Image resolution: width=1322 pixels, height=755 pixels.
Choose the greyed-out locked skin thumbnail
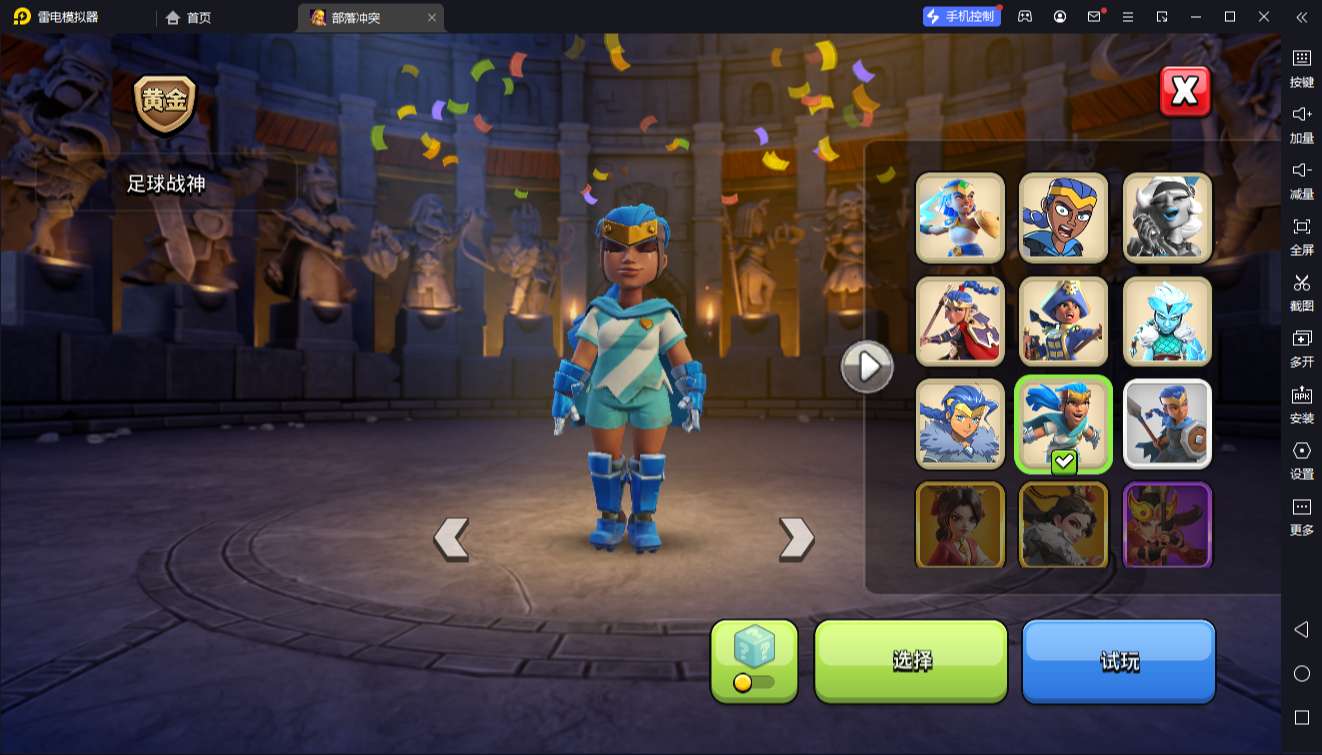tap(1167, 218)
